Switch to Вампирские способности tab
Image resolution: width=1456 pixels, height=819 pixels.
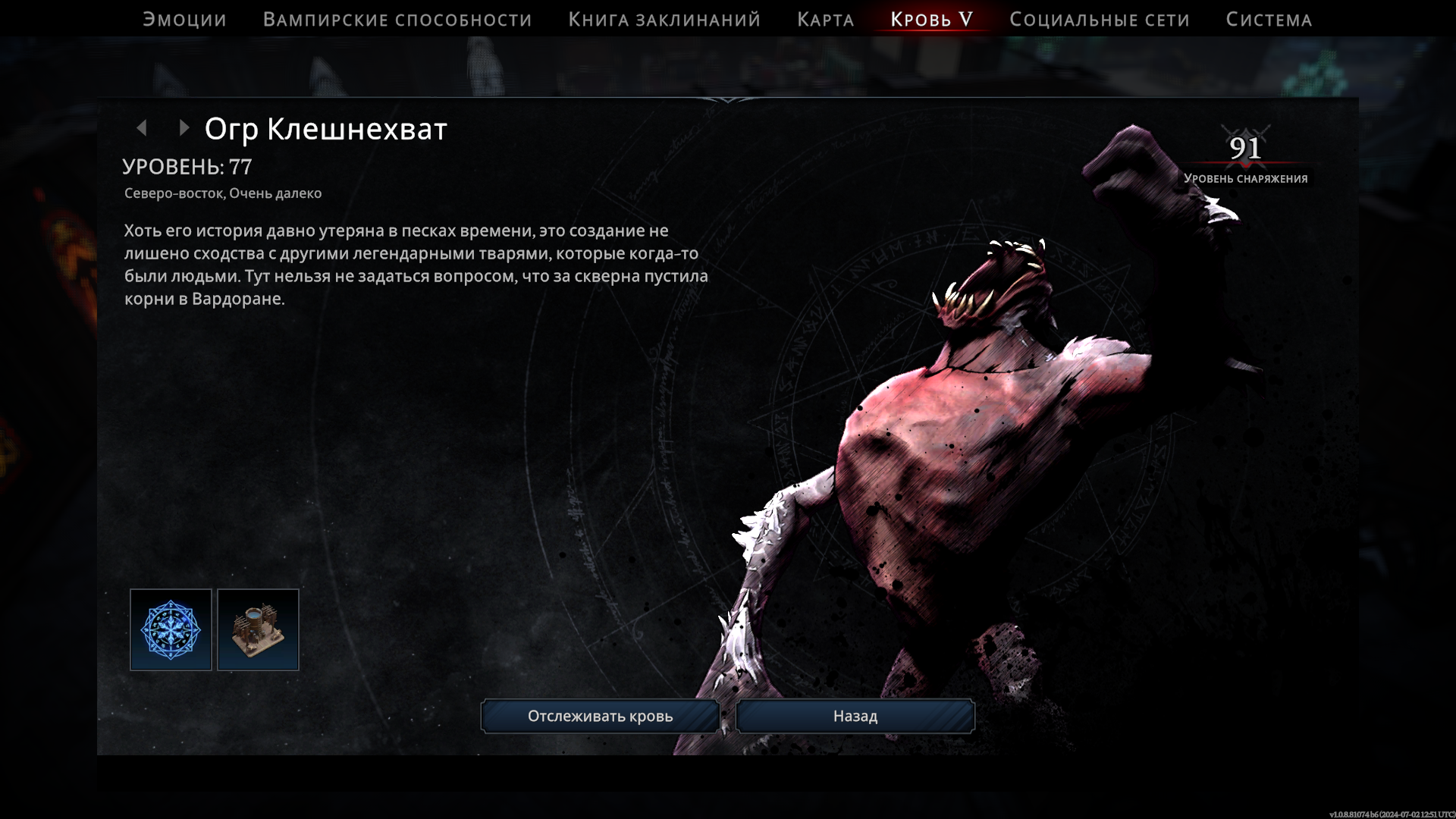tap(397, 20)
